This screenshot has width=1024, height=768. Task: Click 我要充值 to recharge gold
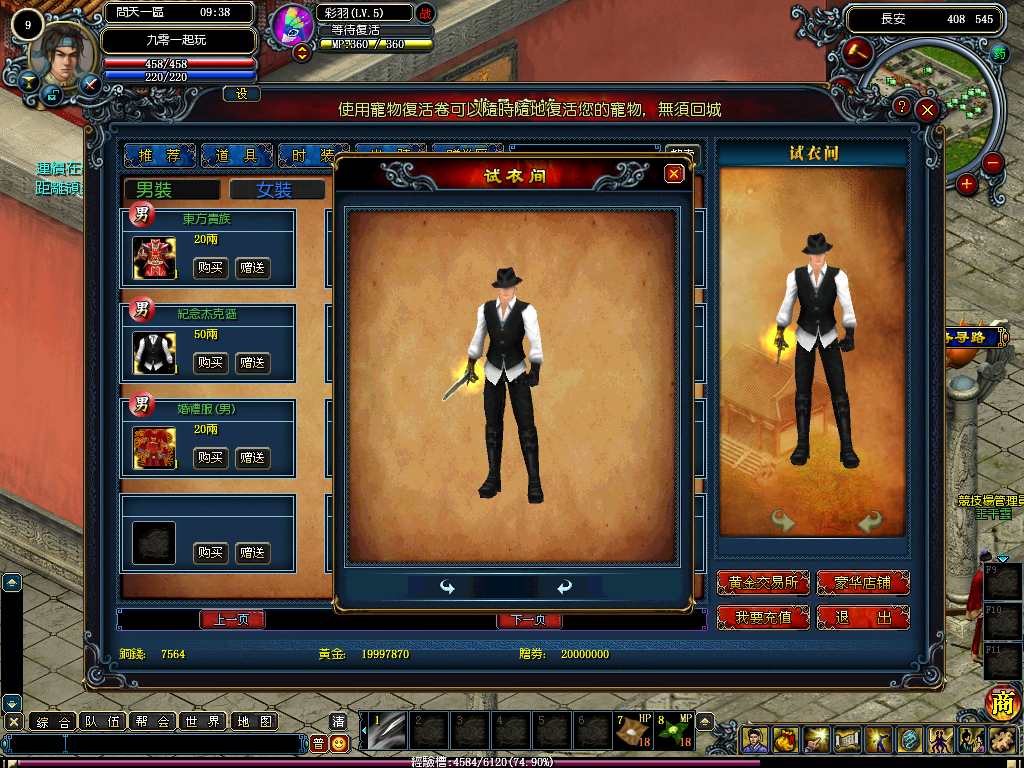click(763, 618)
